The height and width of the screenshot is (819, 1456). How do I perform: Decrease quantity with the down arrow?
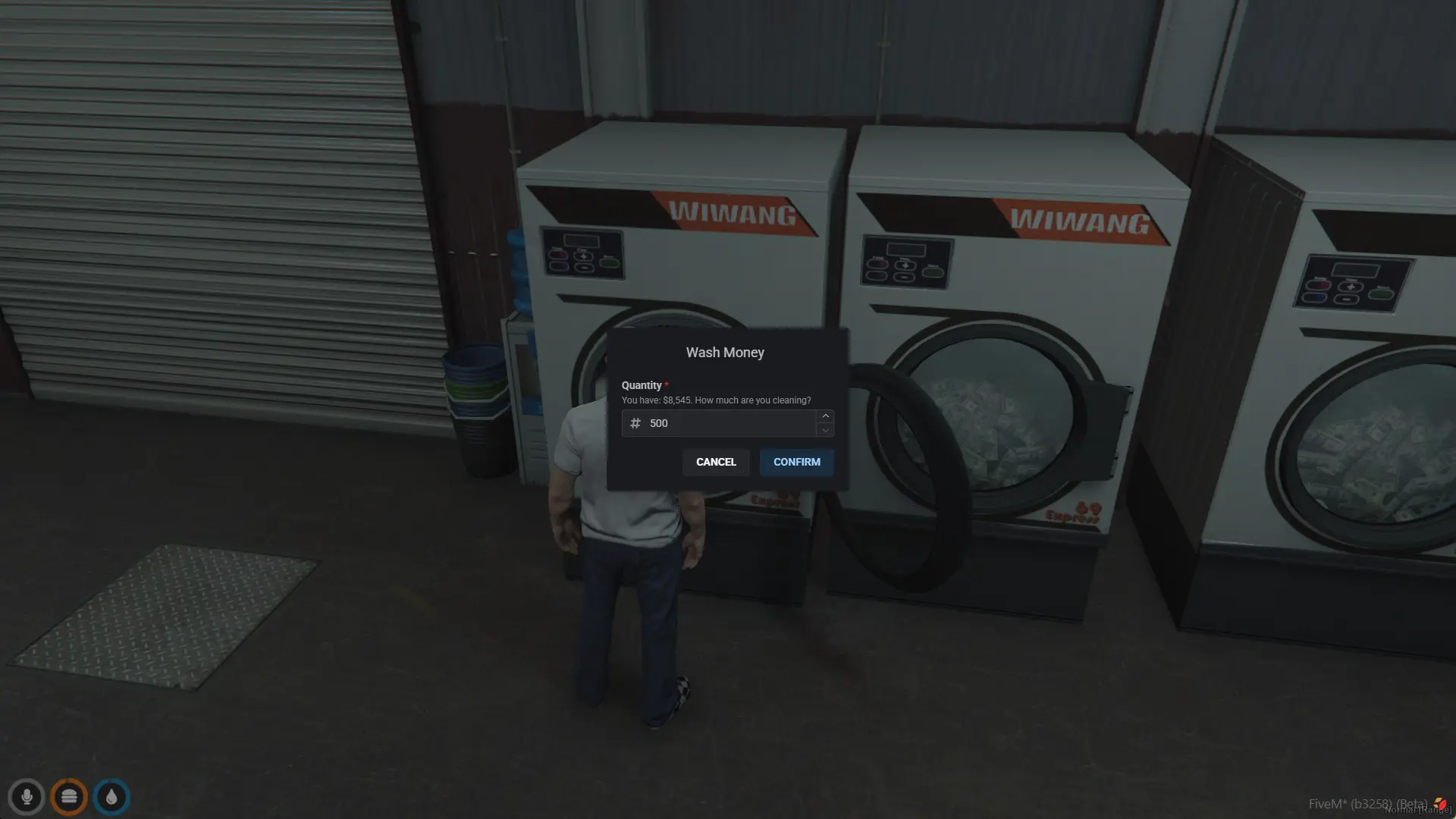(825, 430)
